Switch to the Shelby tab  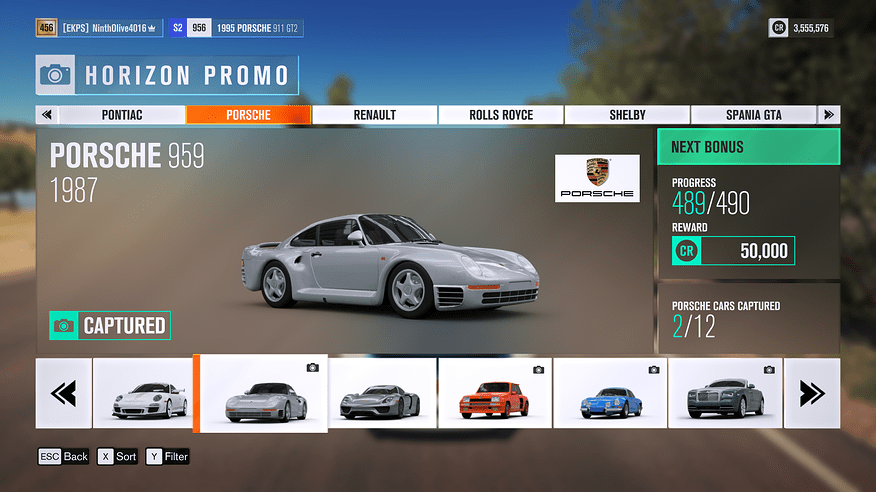pyautogui.click(x=627, y=115)
